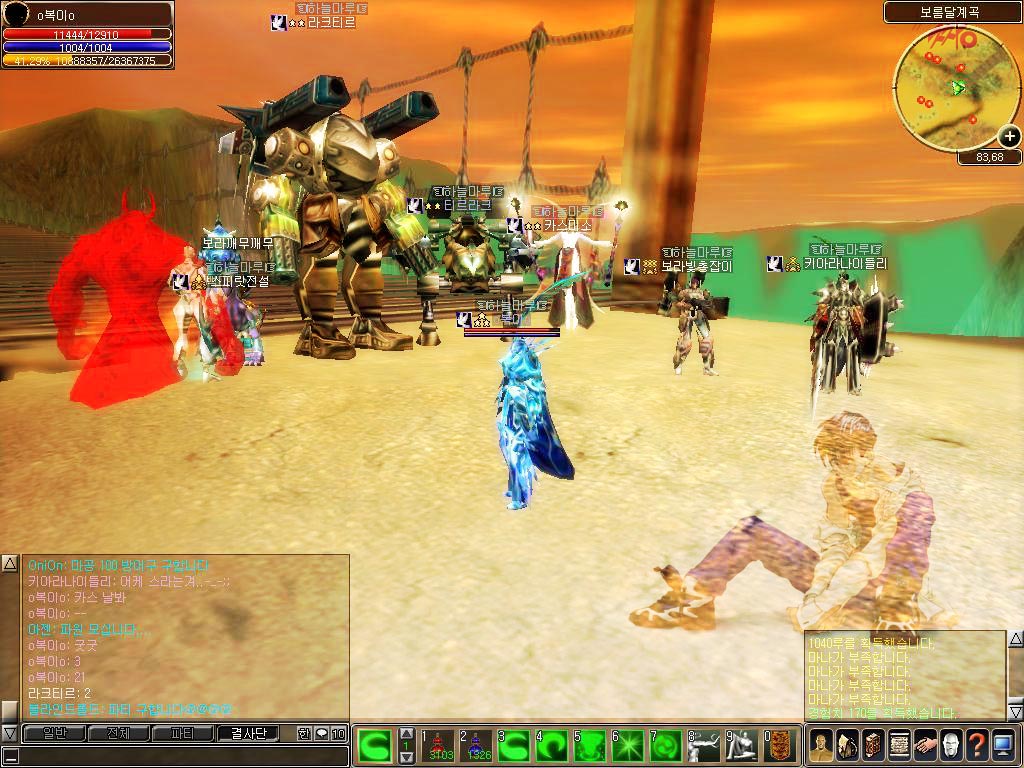The image size is (1024, 768).
Task: Activate the green starburst skill in slot 6
Action: tap(631, 746)
